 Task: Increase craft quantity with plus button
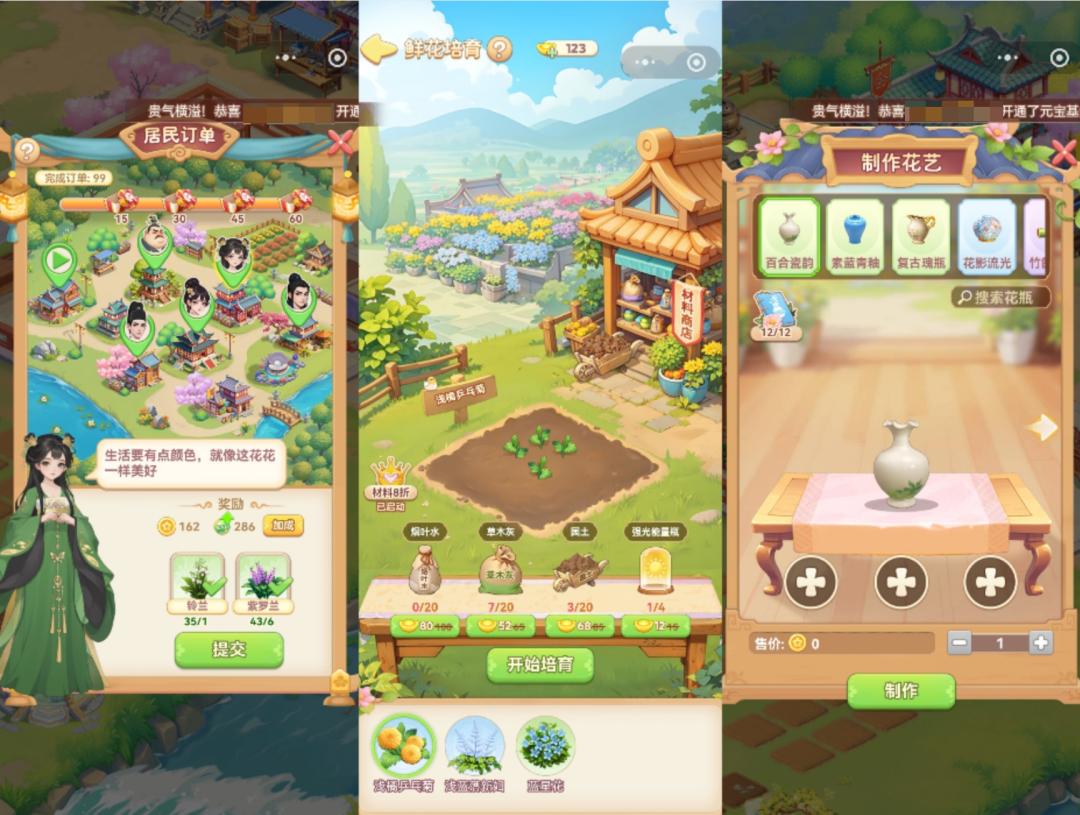point(1041,643)
